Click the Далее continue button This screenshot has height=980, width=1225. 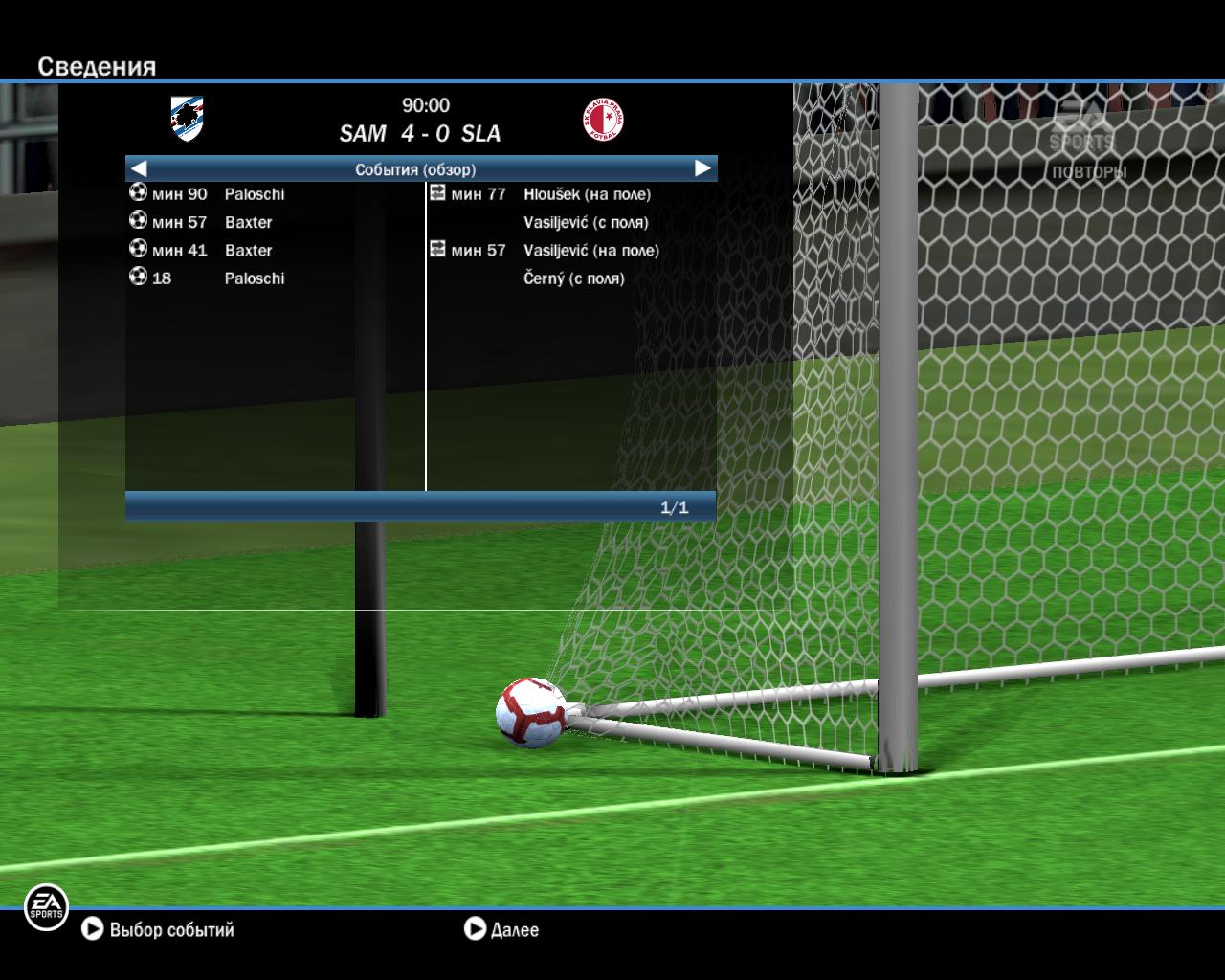coord(501,929)
